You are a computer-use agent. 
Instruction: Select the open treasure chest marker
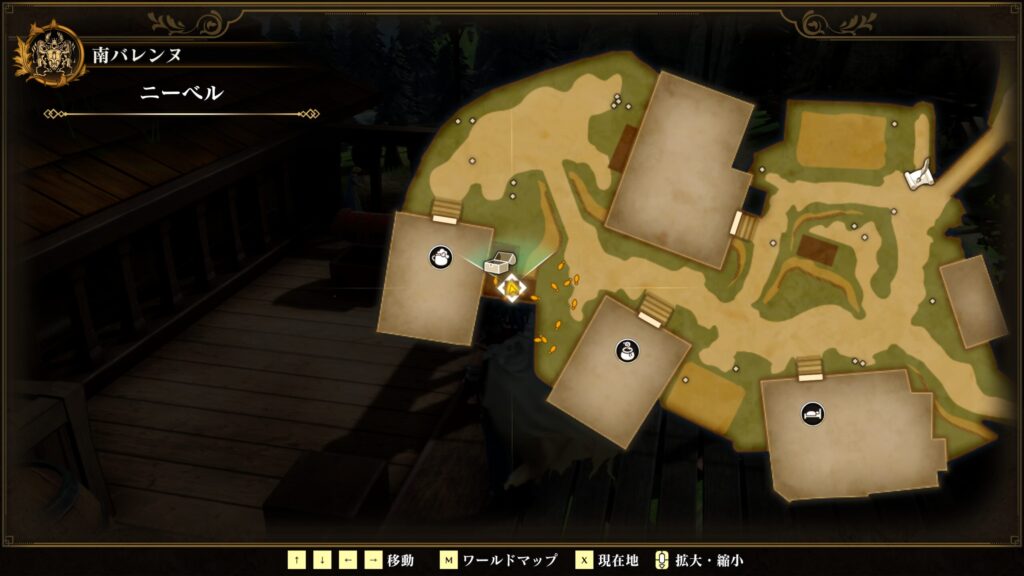[496, 265]
